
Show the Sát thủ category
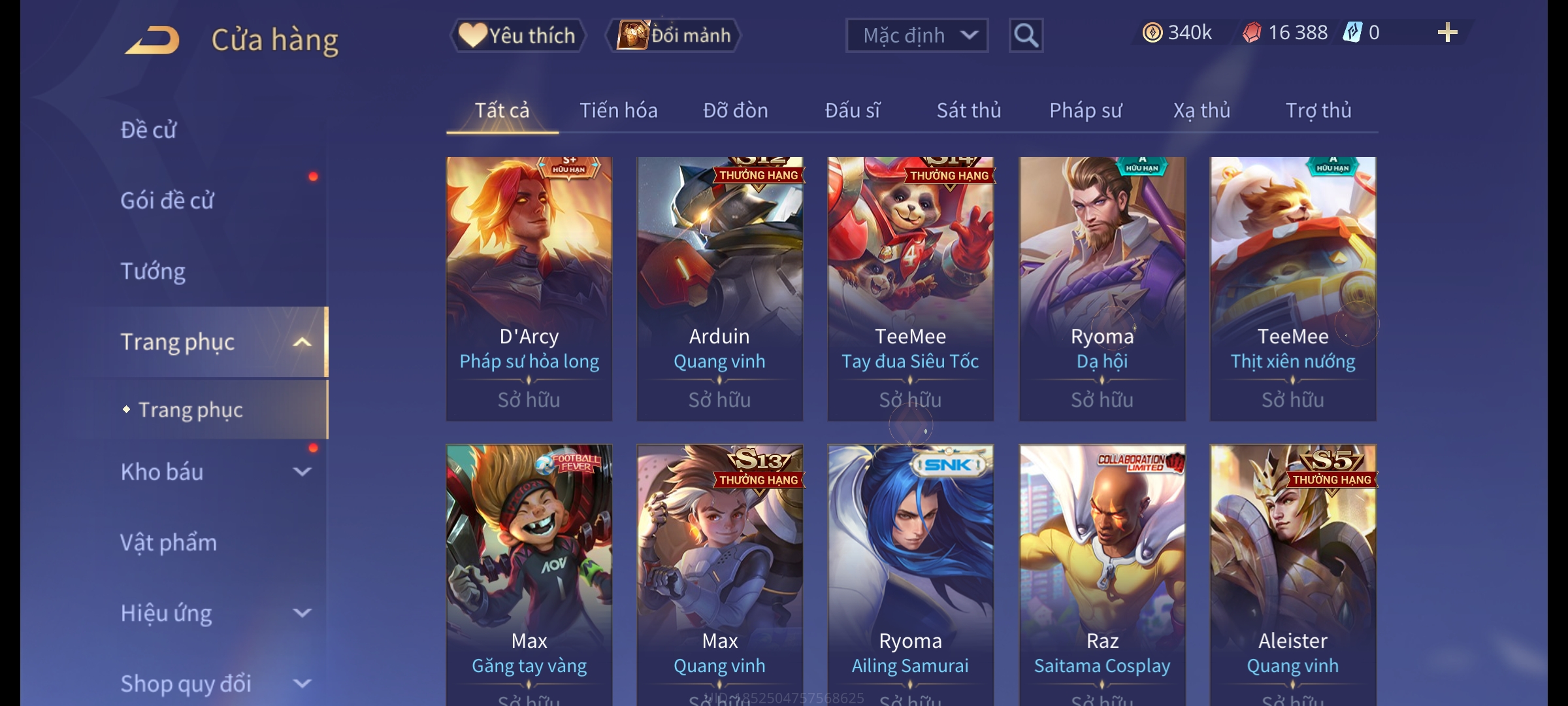pos(968,110)
